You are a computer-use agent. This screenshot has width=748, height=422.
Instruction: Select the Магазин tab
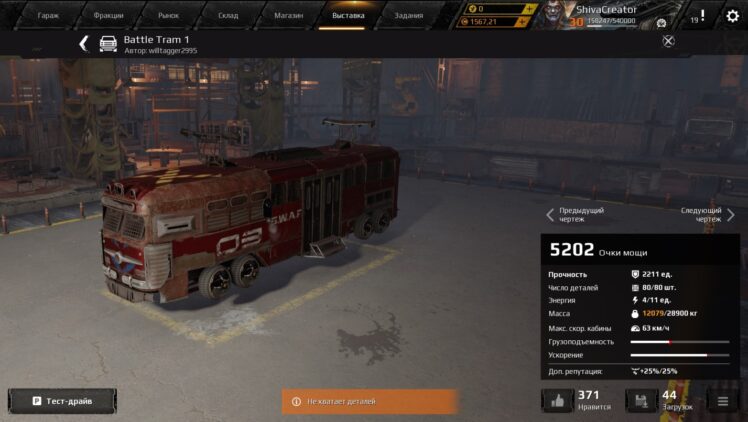289,16
